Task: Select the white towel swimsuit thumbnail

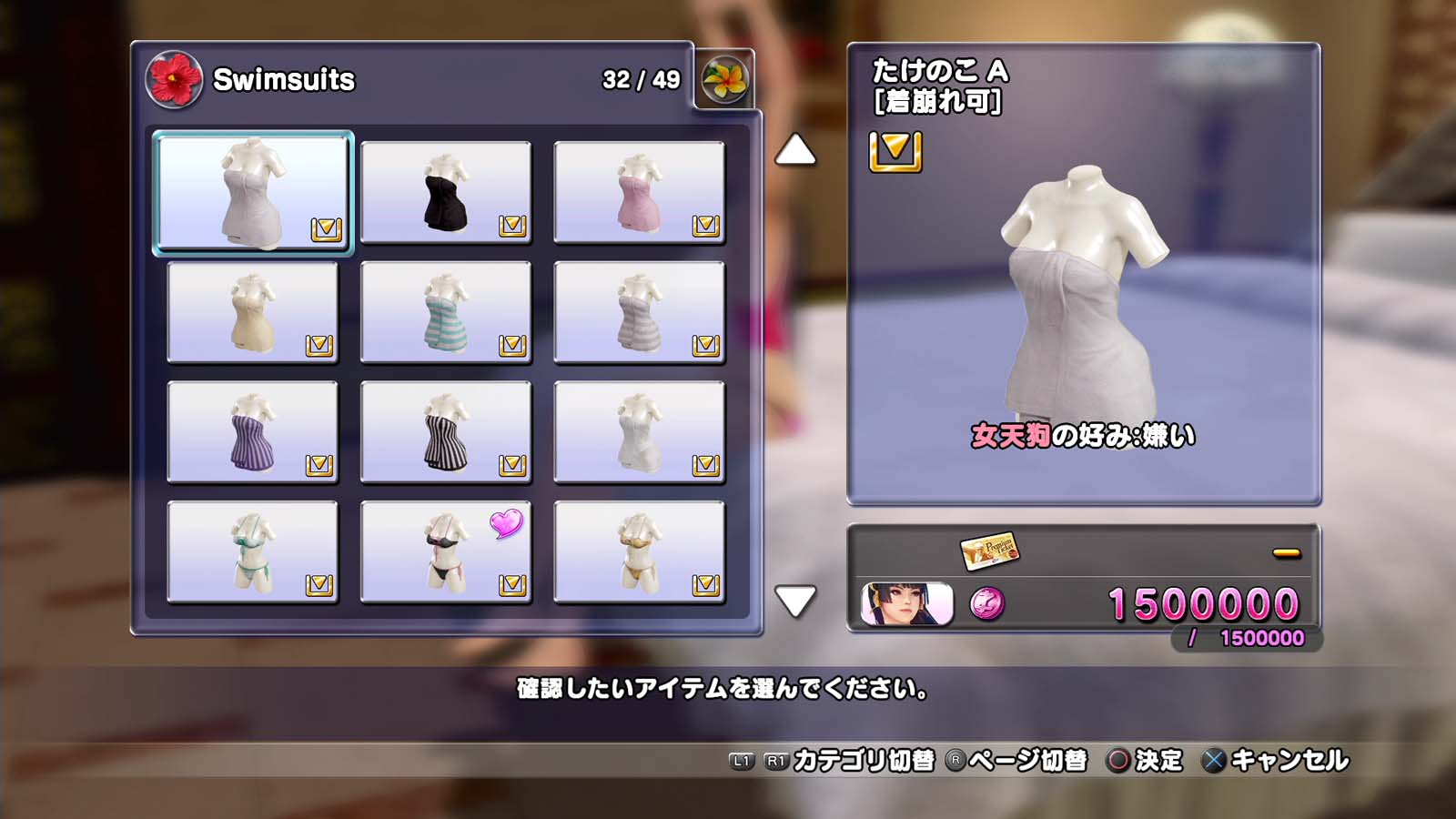Action: (x=253, y=193)
